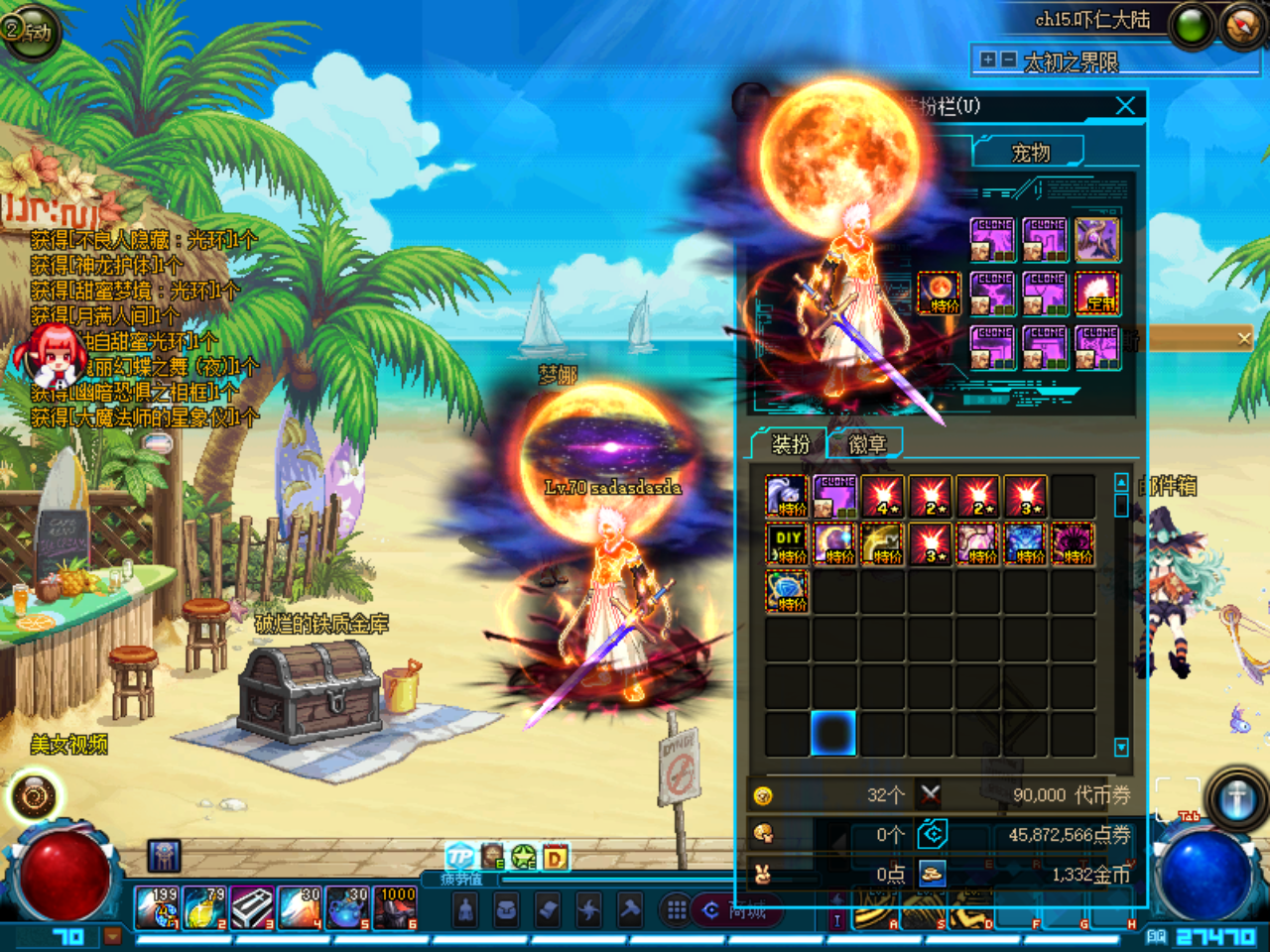Image resolution: width=1270 pixels, height=952 pixels.
Task: Click the crossed swords dismantle icon beside 32个
Action: (930, 793)
